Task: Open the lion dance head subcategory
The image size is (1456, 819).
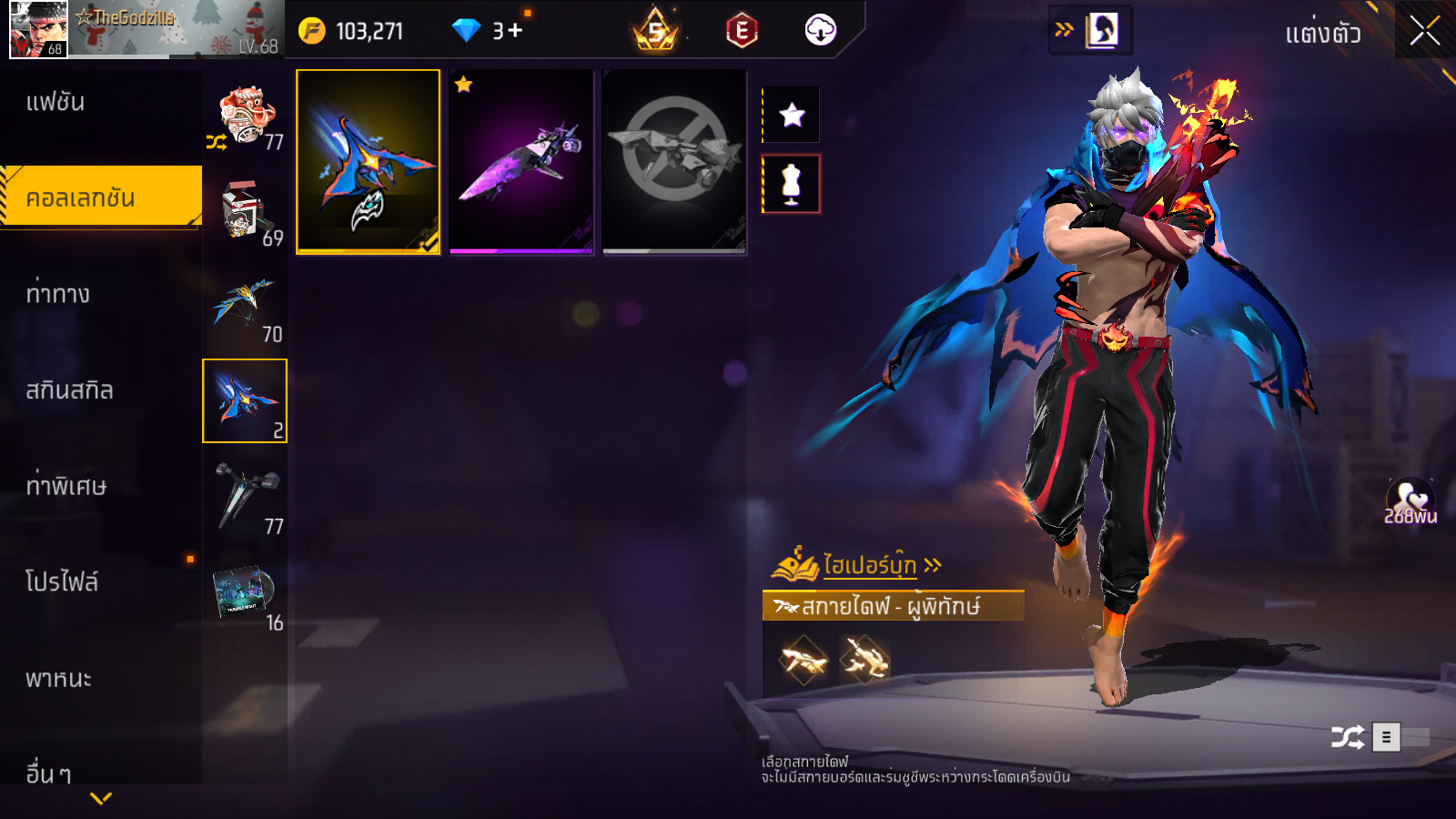Action: (245, 116)
